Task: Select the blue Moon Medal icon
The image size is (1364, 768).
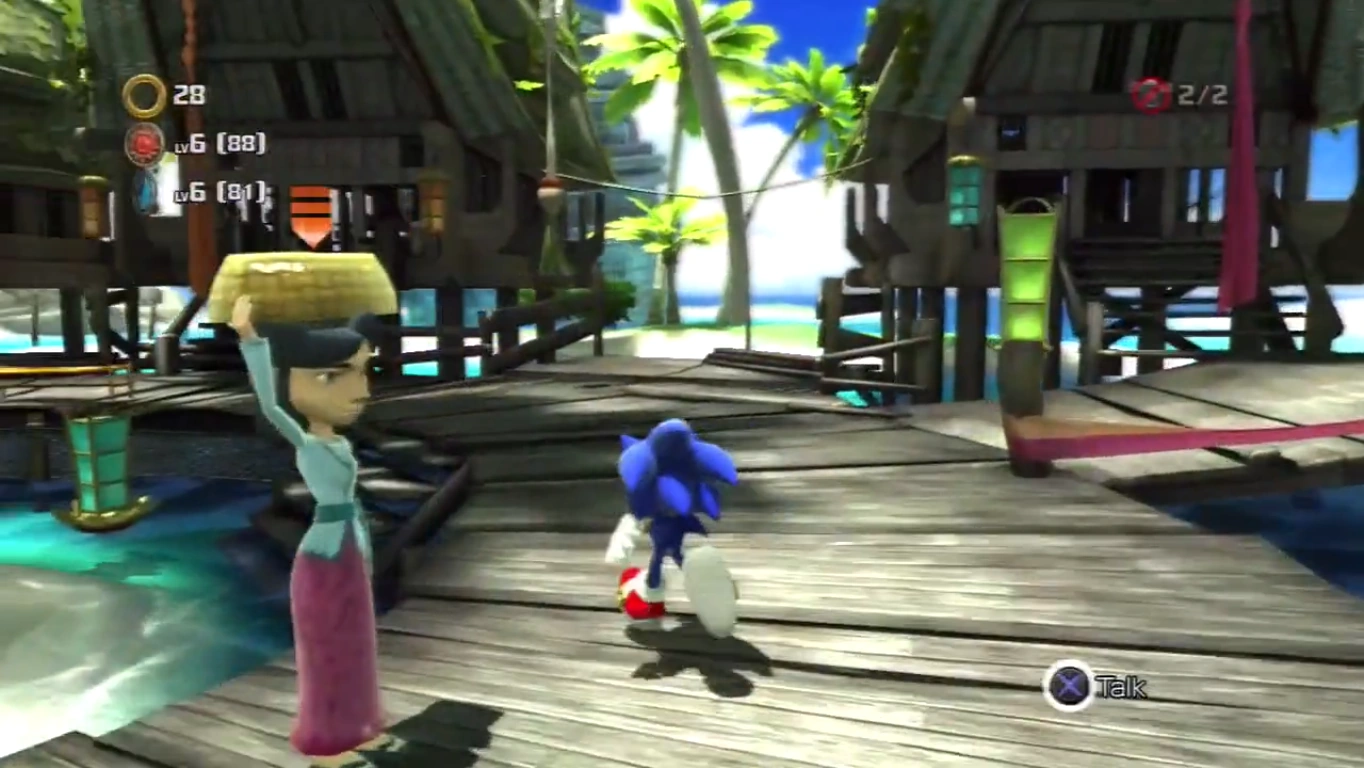Action: 147,192
